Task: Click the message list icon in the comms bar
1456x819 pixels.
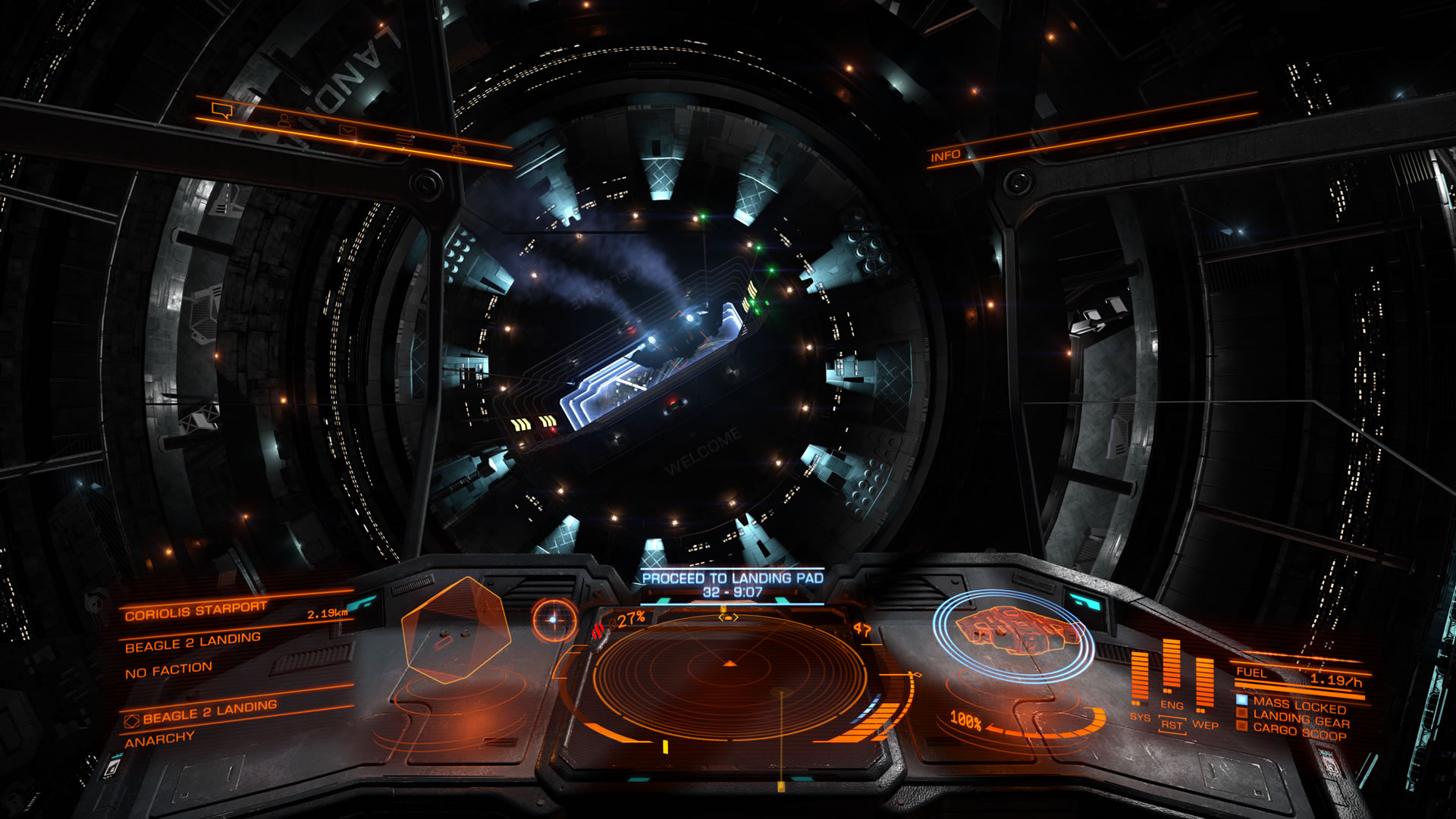Action: click(405, 139)
